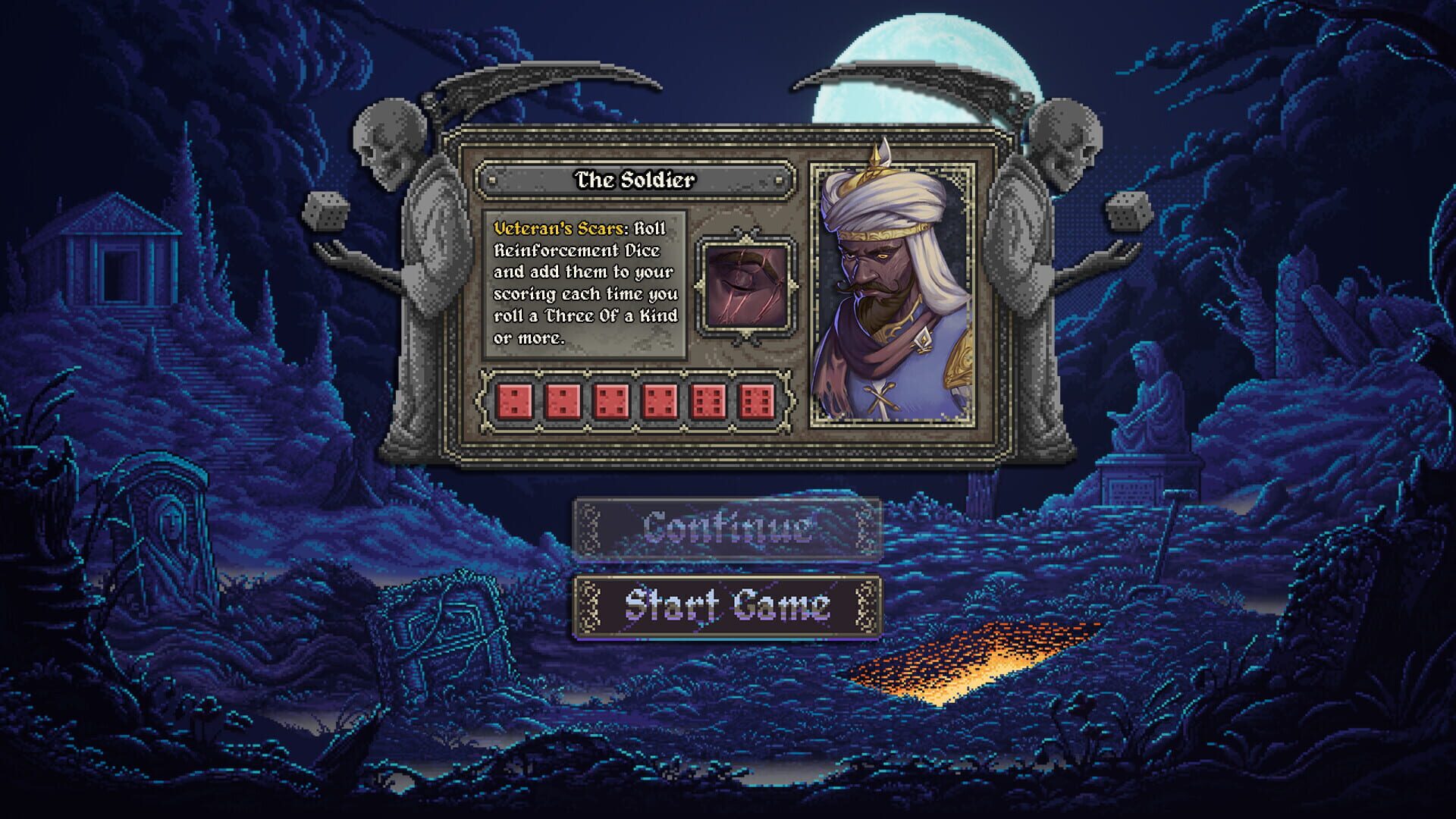
Task: Expand the scythe ornament above the ability icon
Action: pyautogui.click(x=746, y=227)
